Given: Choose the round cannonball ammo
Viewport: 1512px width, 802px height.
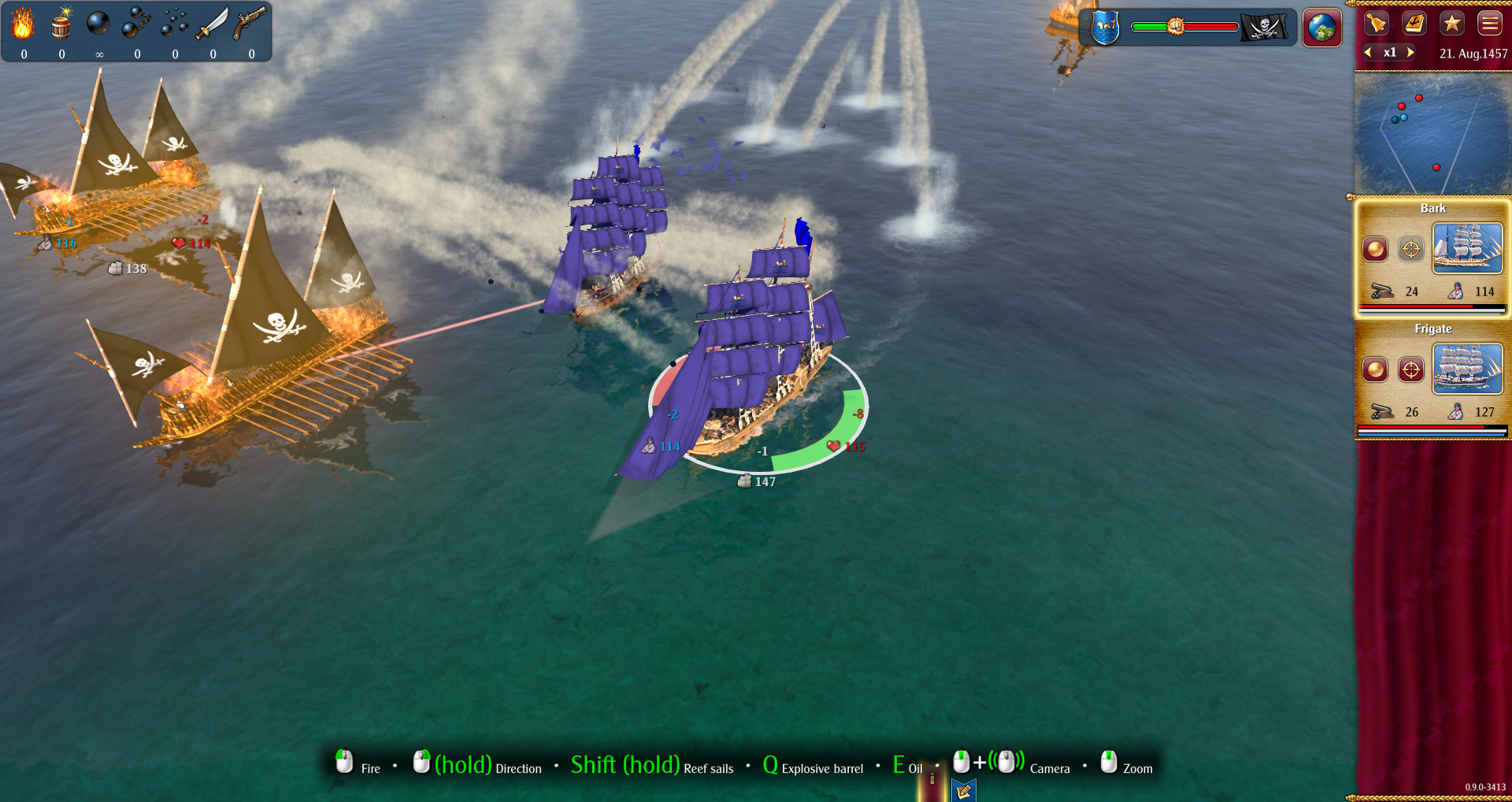Looking at the screenshot, I should tap(98, 24).
